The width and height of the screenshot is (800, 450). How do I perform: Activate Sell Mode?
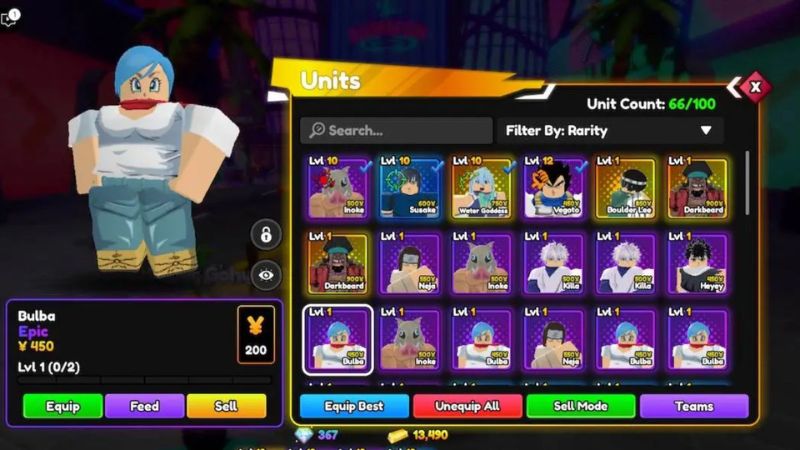[580, 406]
